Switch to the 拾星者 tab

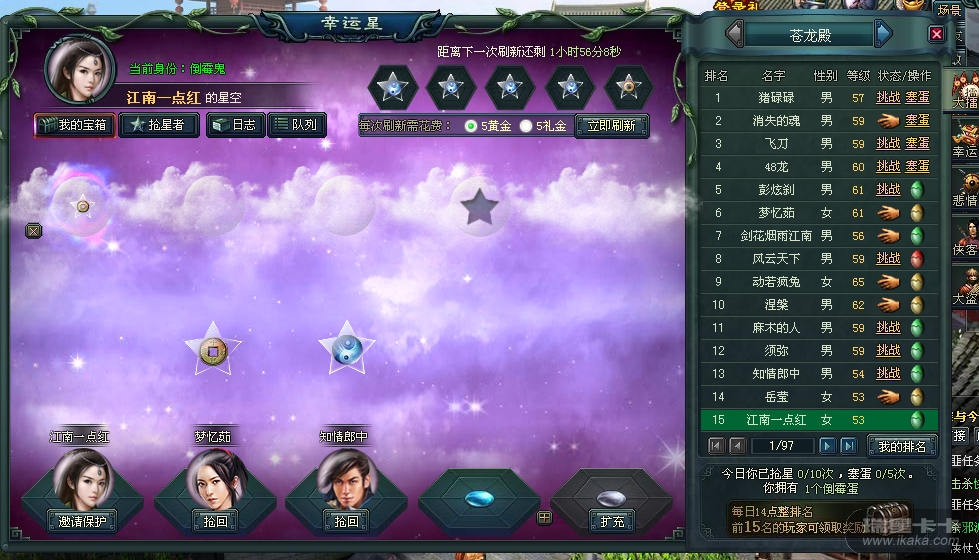point(158,125)
